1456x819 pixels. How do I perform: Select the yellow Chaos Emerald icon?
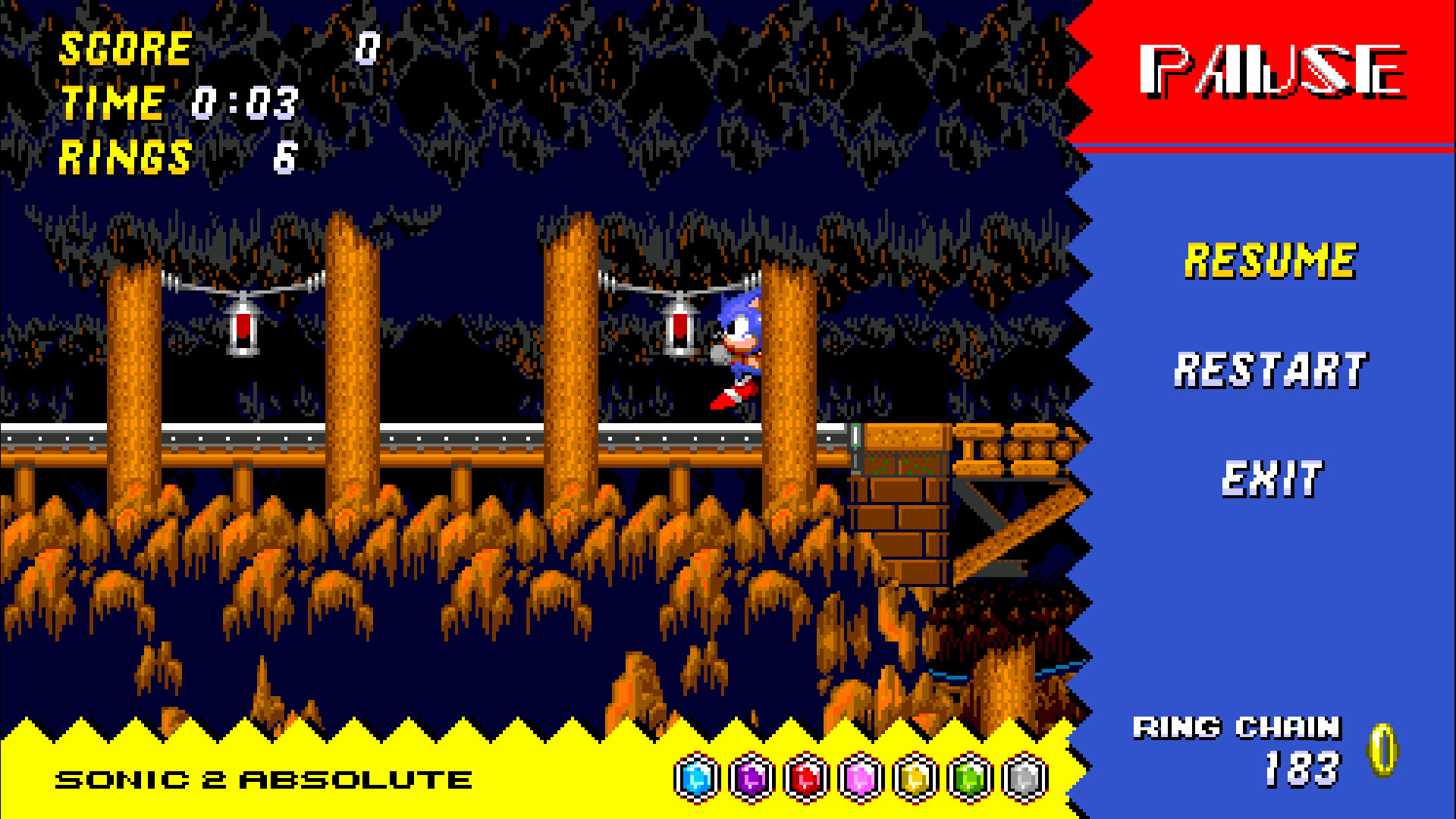[x=913, y=777]
